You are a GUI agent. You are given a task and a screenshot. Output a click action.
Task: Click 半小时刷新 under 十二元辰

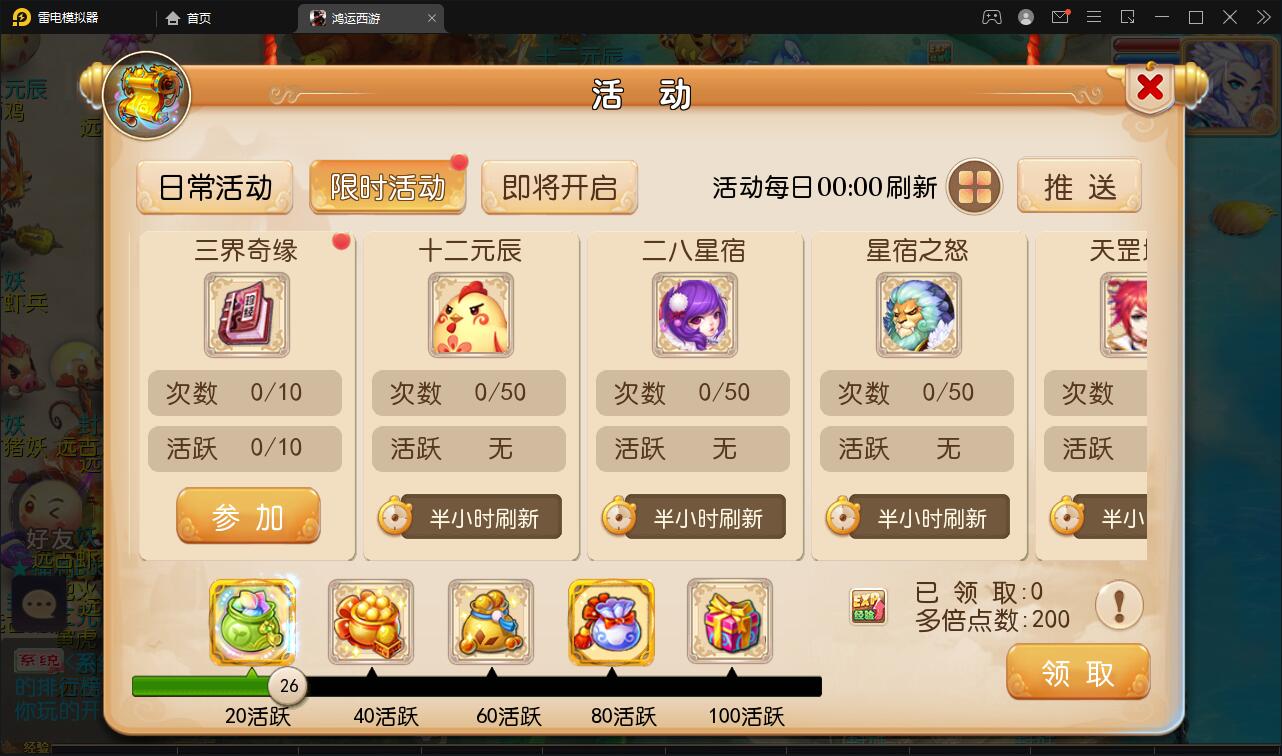pyautogui.click(x=469, y=516)
